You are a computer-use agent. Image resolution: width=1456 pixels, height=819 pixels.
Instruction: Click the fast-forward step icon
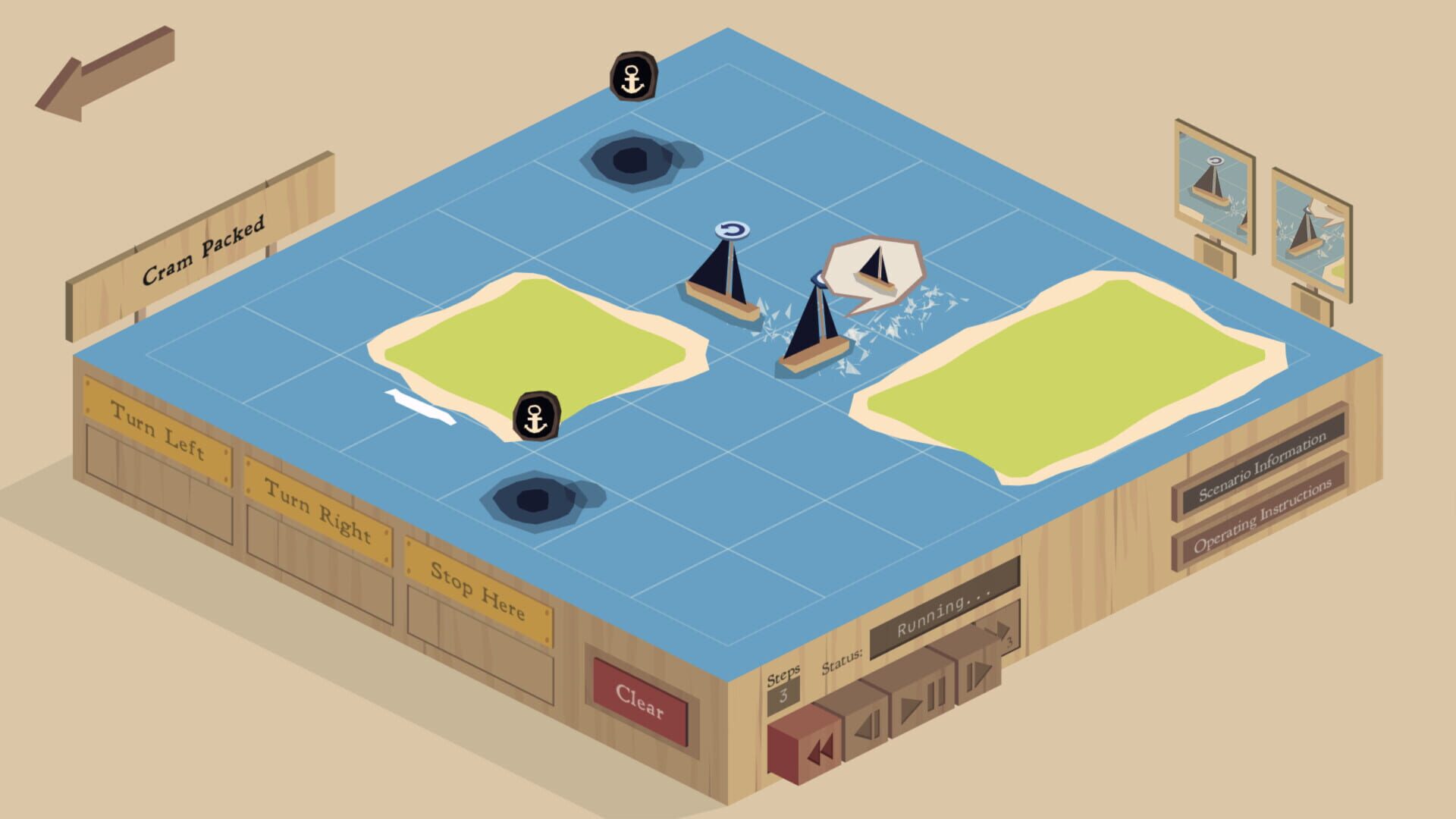(x=978, y=675)
